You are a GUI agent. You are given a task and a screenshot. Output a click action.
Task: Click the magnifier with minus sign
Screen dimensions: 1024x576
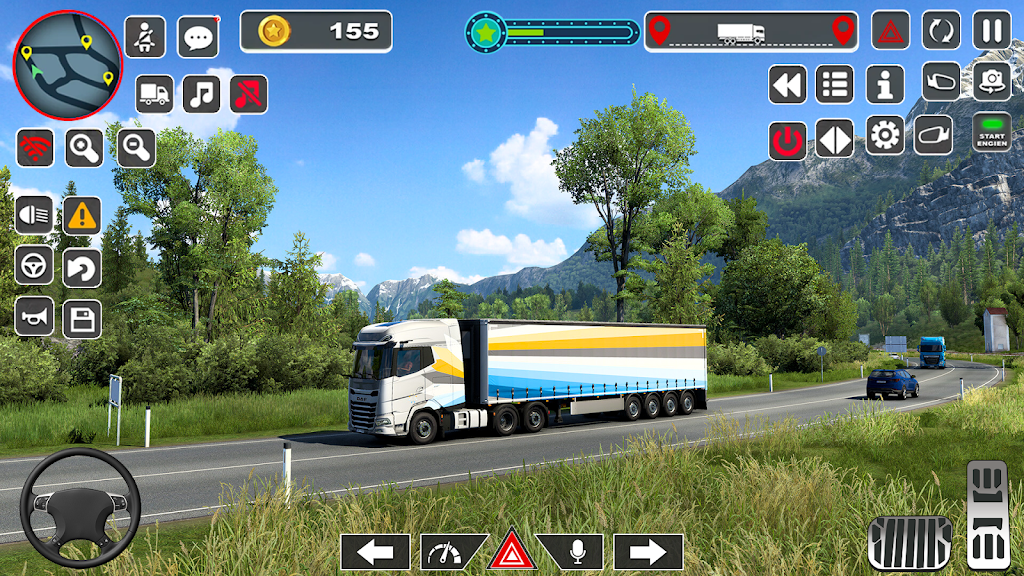tap(136, 148)
